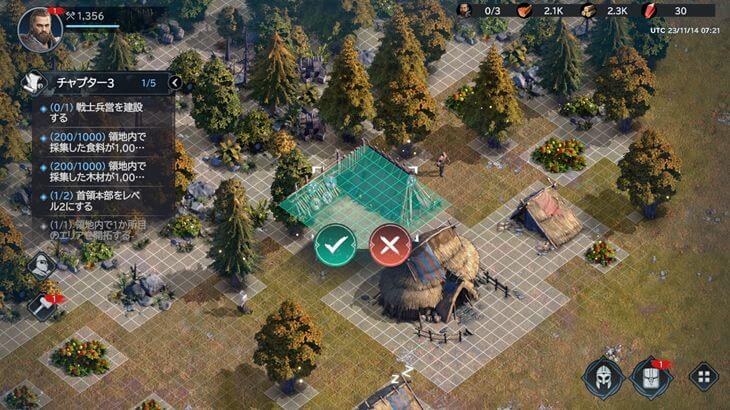Open the player avatar profile
730x410 pixels.
click(39, 28)
